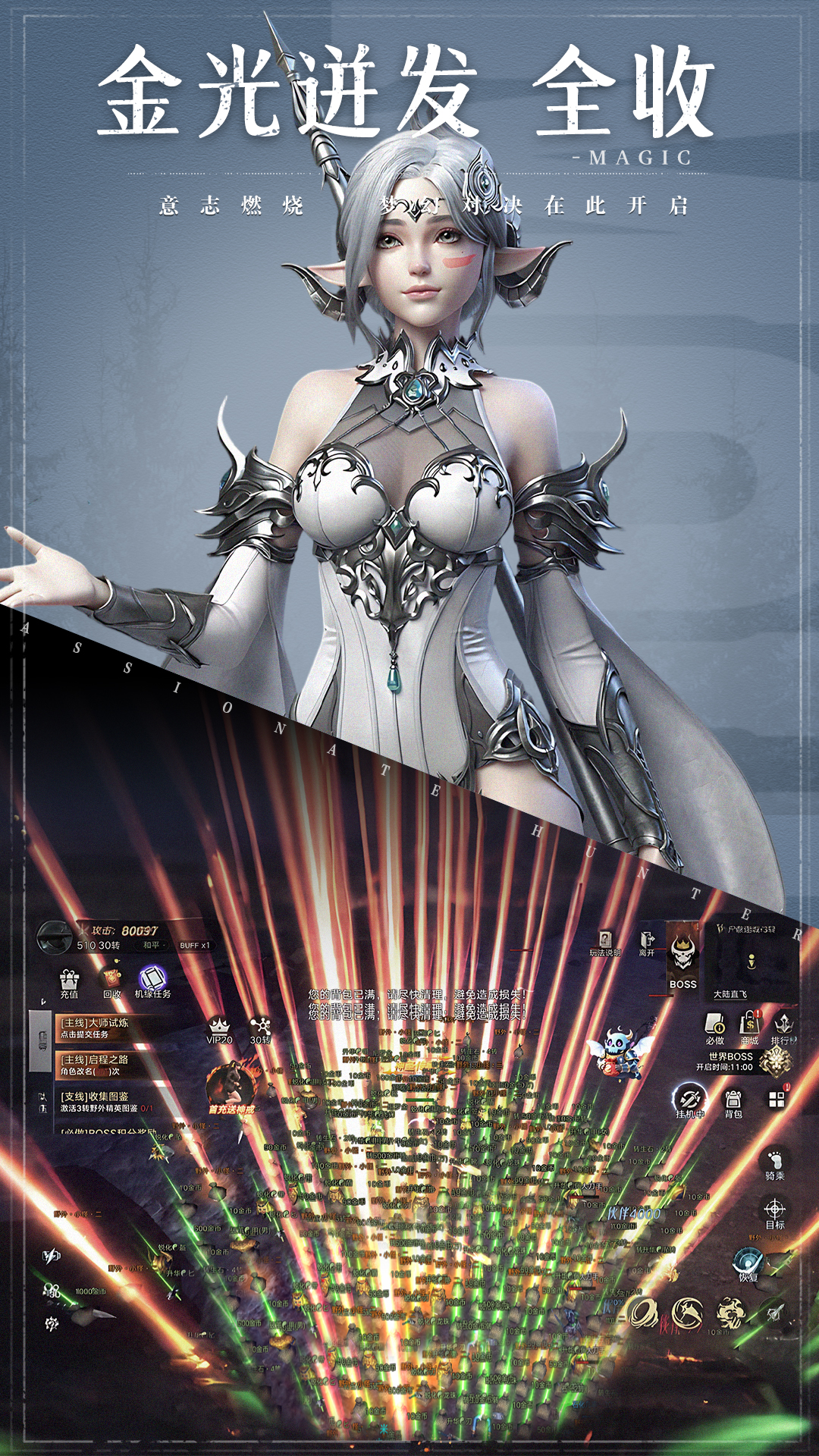Click the 离开 leave button
Viewport: 819px width, 1456px height.
[647, 943]
